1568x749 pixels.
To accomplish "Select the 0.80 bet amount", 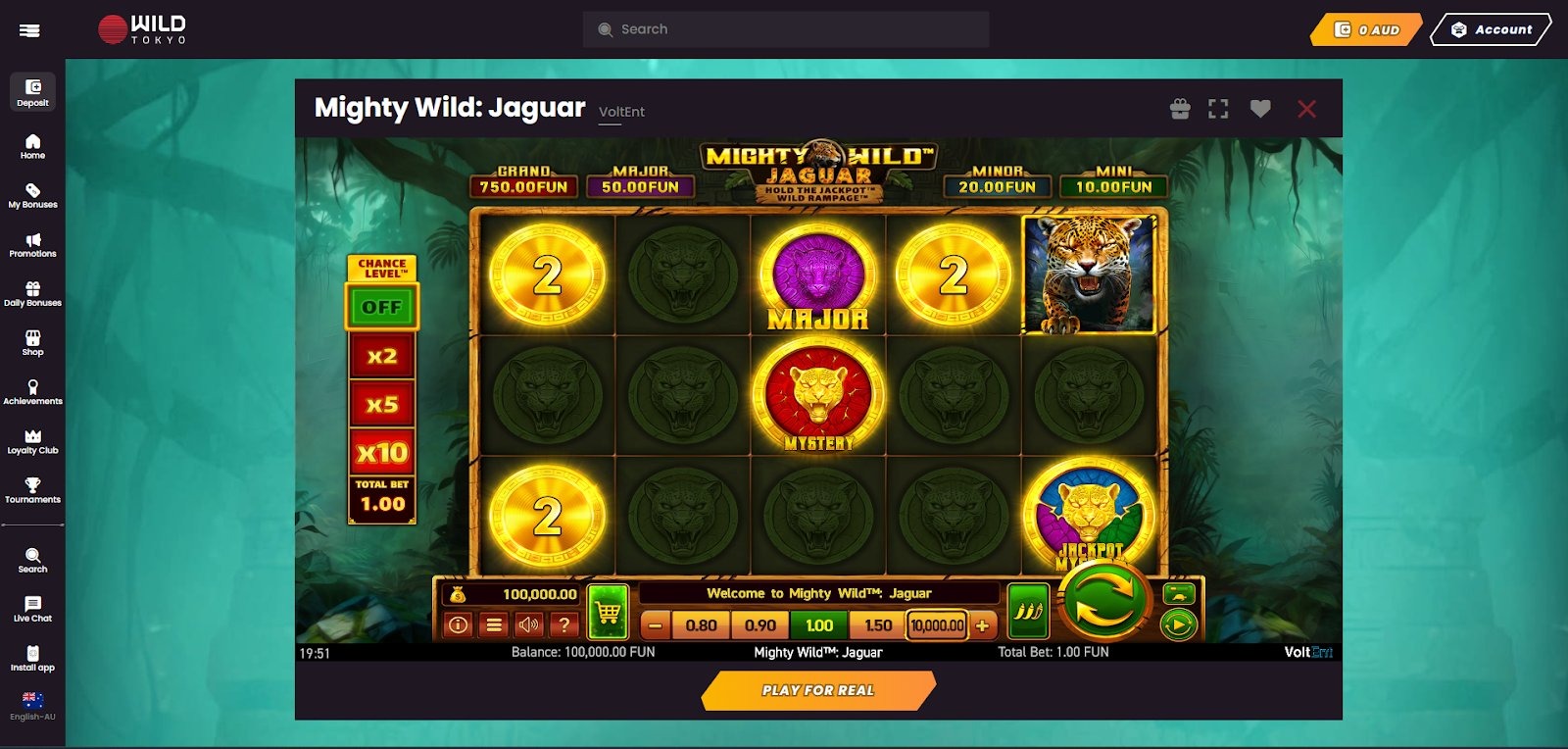I will click(x=701, y=625).
